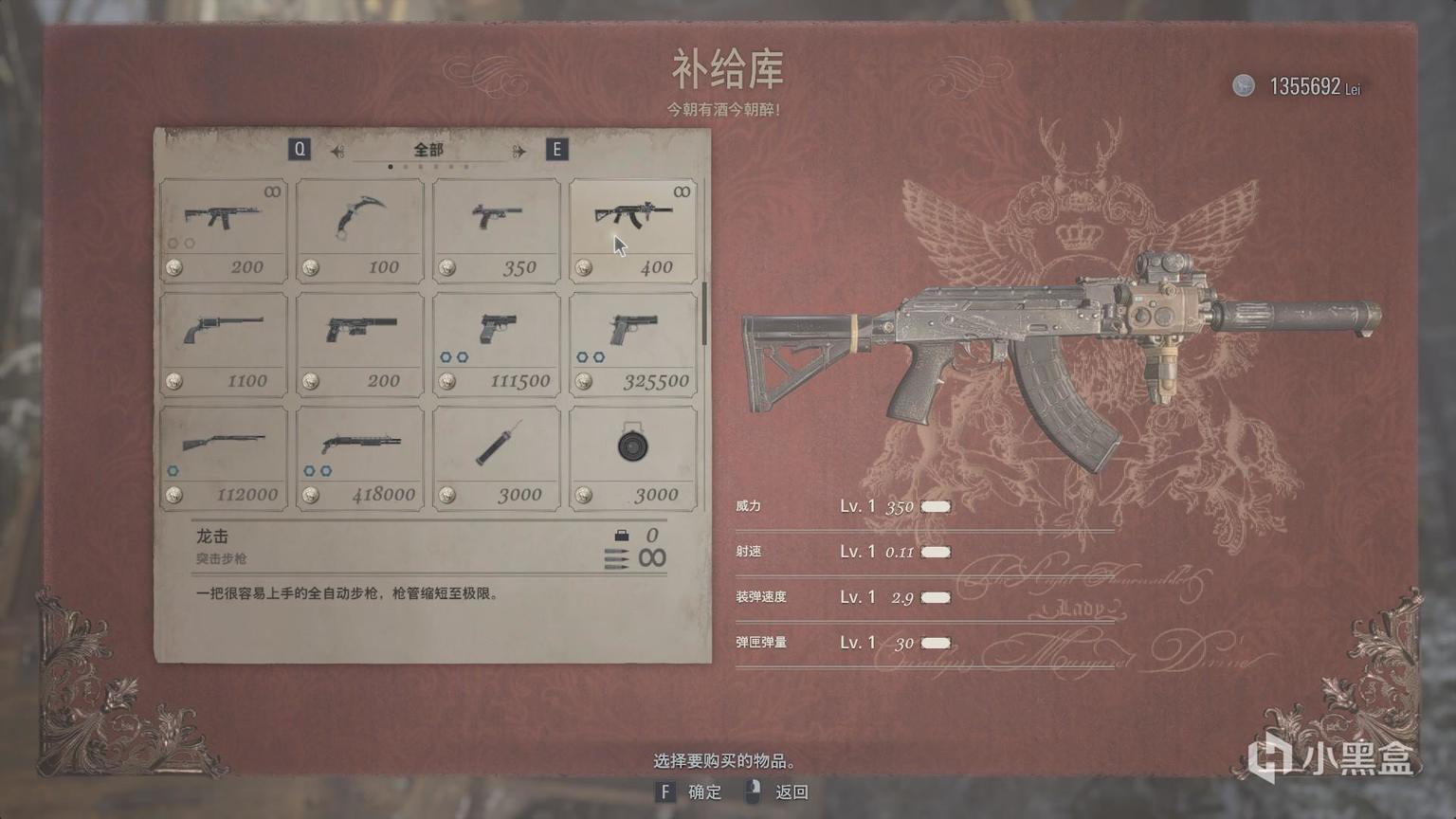The height and width of the screenshot is (819, 1456).
Task: Pick the Dragoon rifle priced 400
Action: (x=633, y=230)
